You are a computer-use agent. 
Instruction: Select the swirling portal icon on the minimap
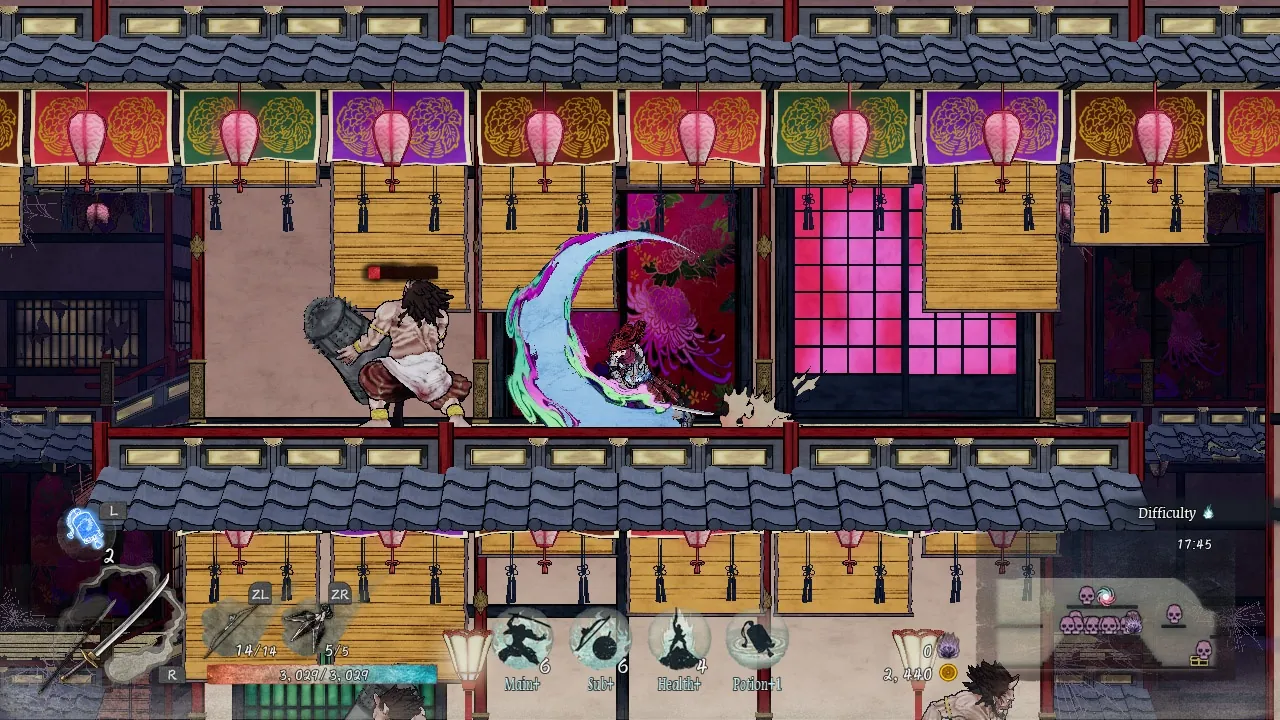coord(1106,596)
